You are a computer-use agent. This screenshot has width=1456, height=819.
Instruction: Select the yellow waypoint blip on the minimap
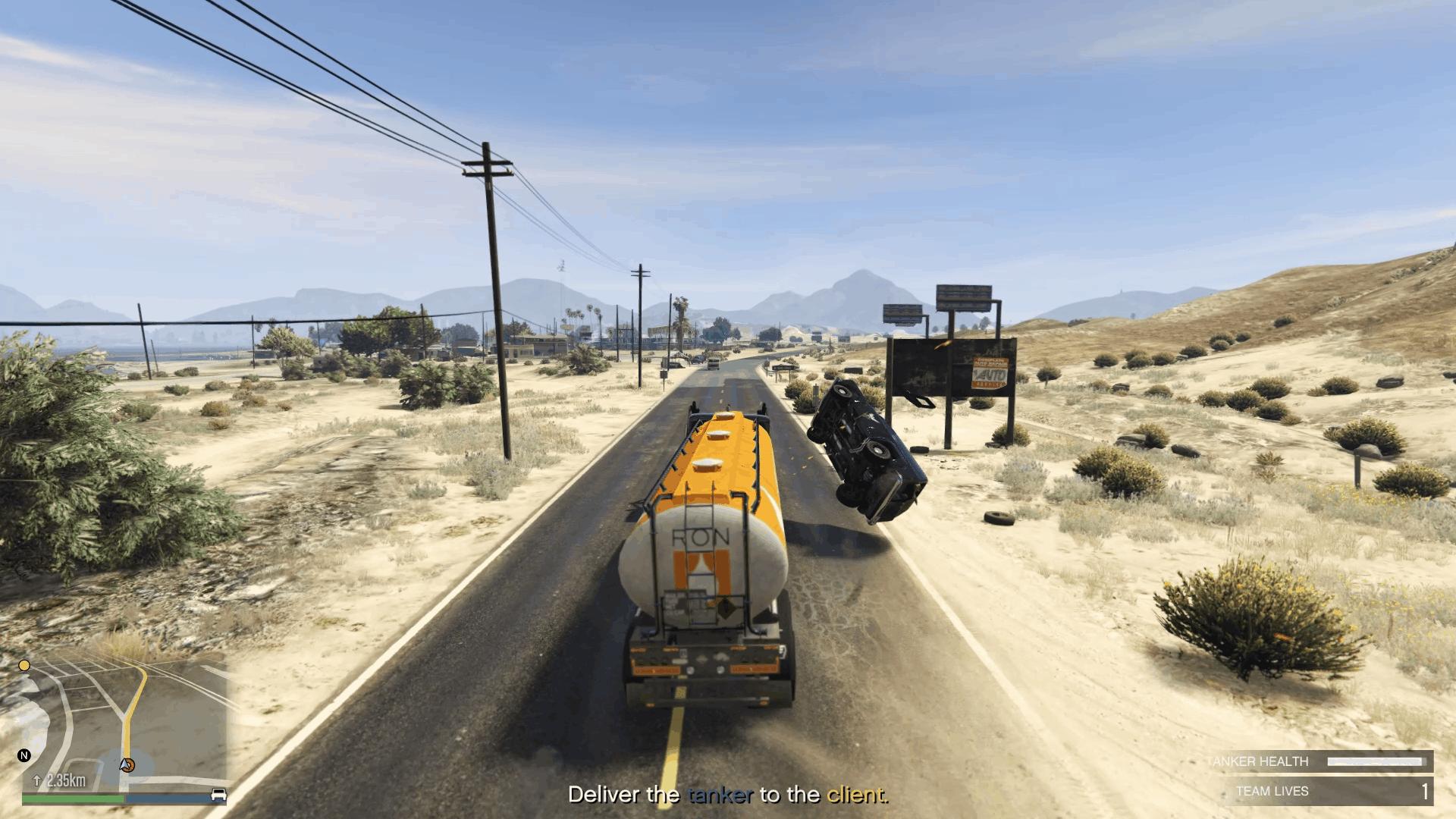pos(24,665)
